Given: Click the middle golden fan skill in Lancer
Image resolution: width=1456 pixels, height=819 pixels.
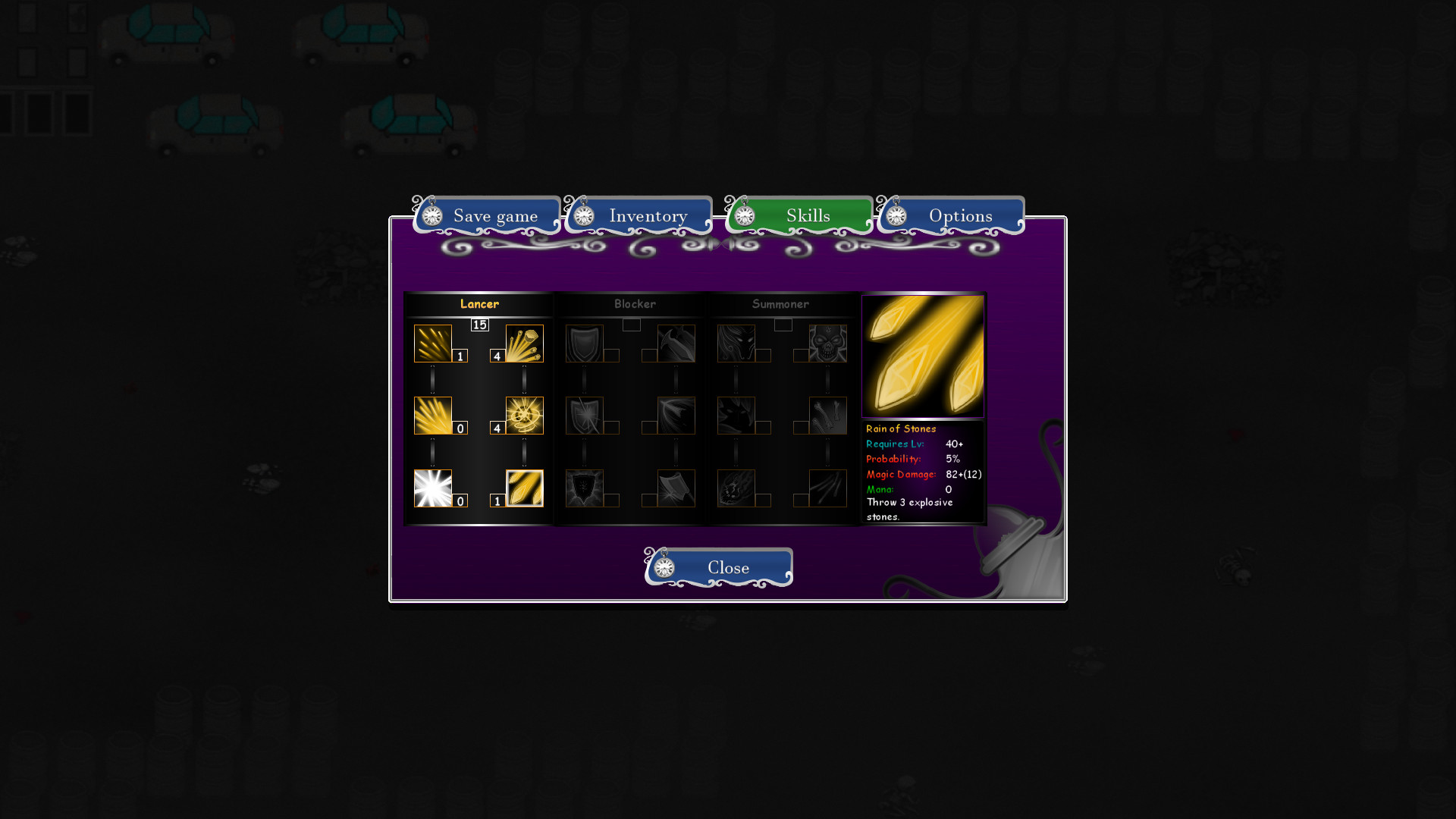Looking at the screenshot, I should [x=432, y=414].
